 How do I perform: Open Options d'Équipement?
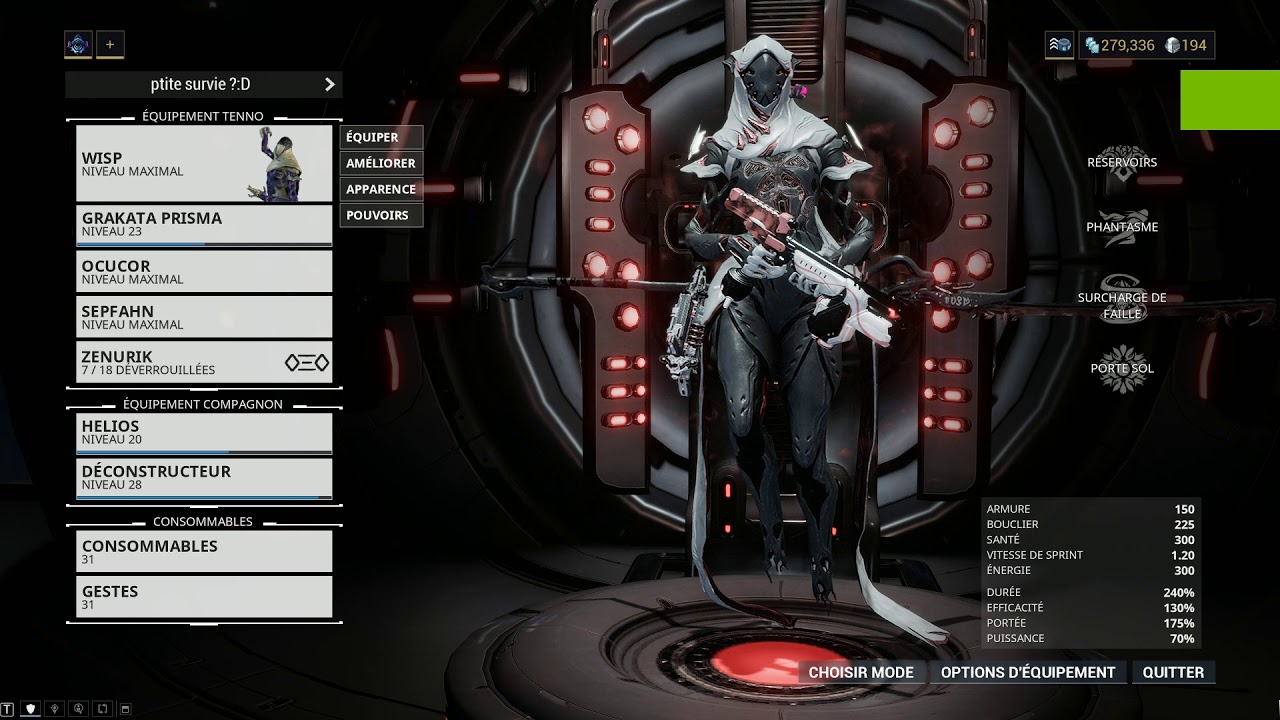1028,672
